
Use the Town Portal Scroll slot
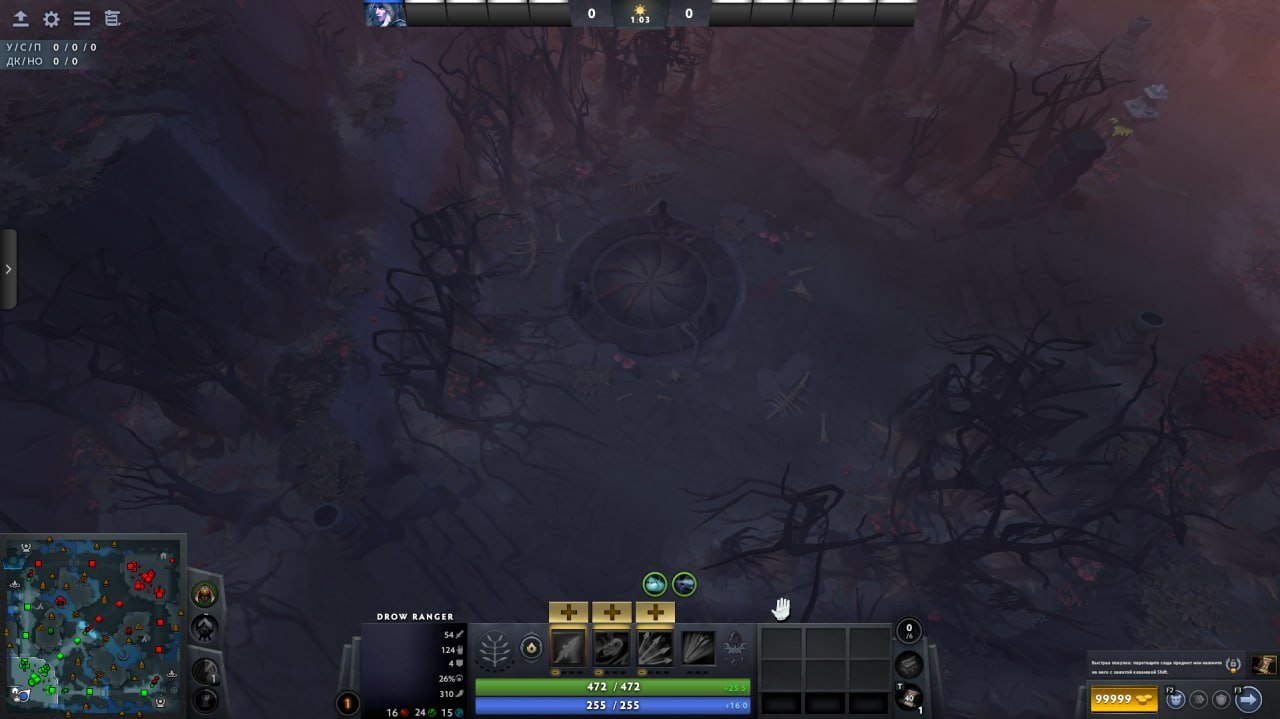pos(908,698)
